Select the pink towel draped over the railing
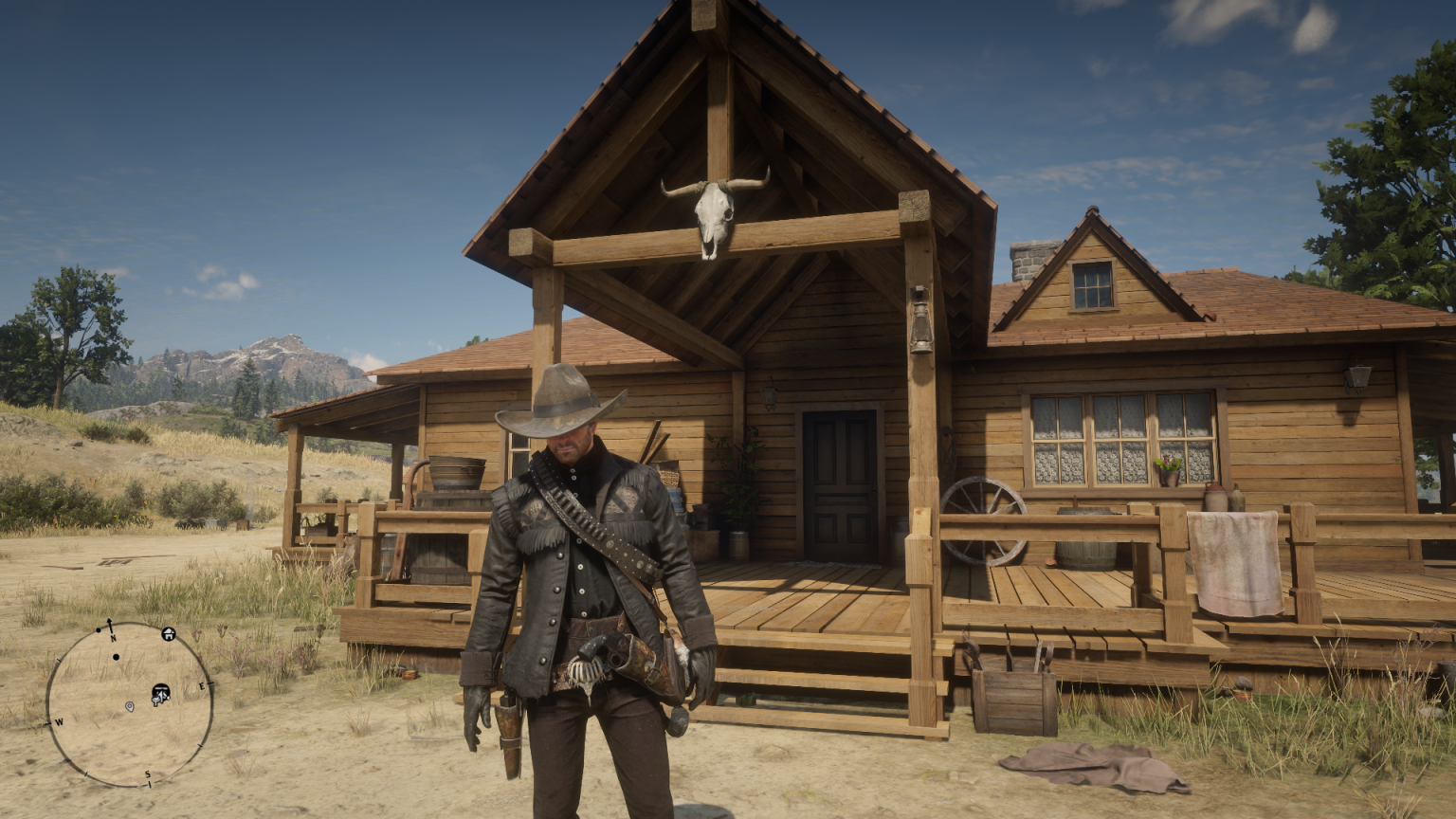1456x819 pixels. [x=1234, y=559]
